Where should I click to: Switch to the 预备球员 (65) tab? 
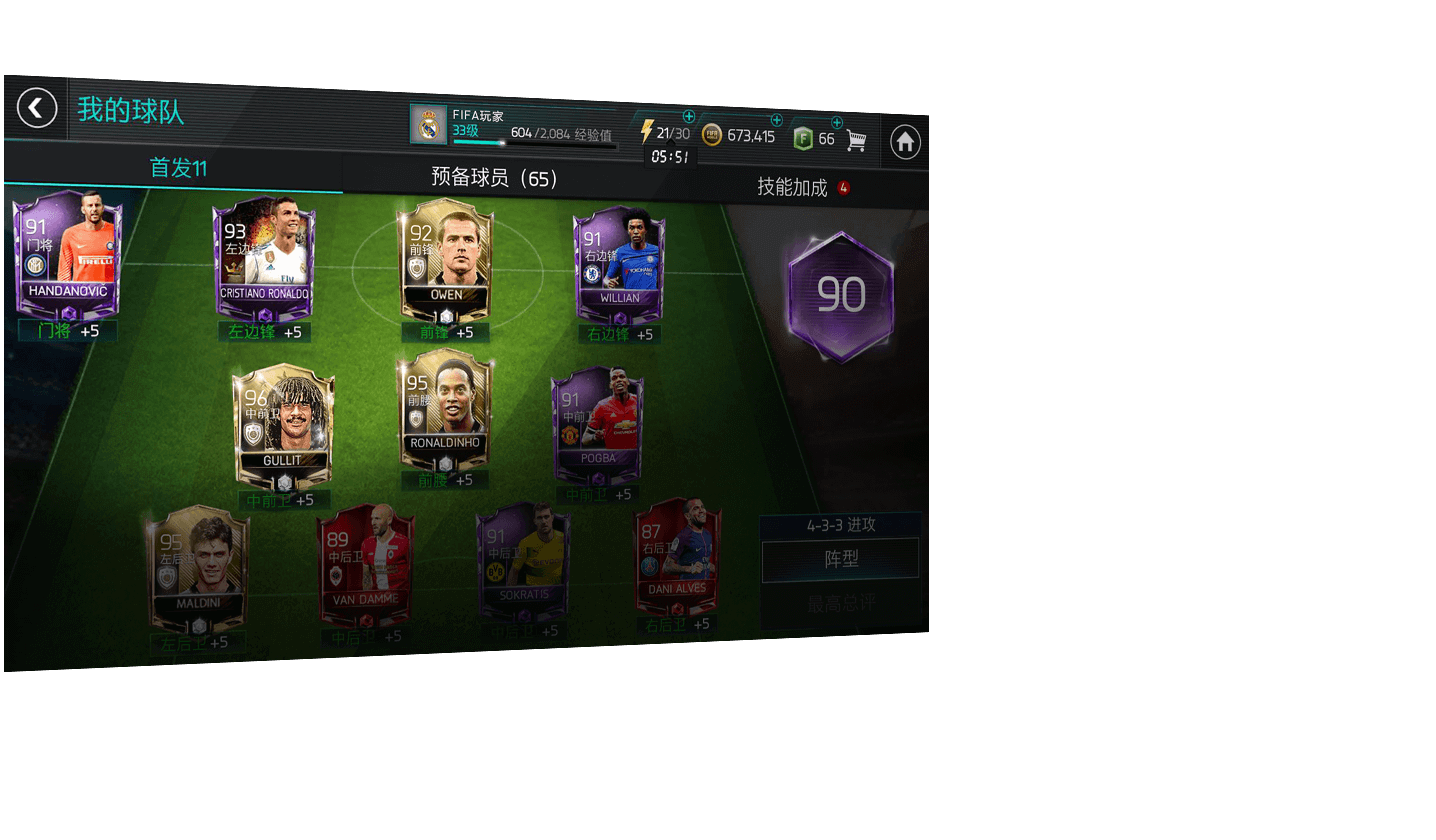click(494, 178)
